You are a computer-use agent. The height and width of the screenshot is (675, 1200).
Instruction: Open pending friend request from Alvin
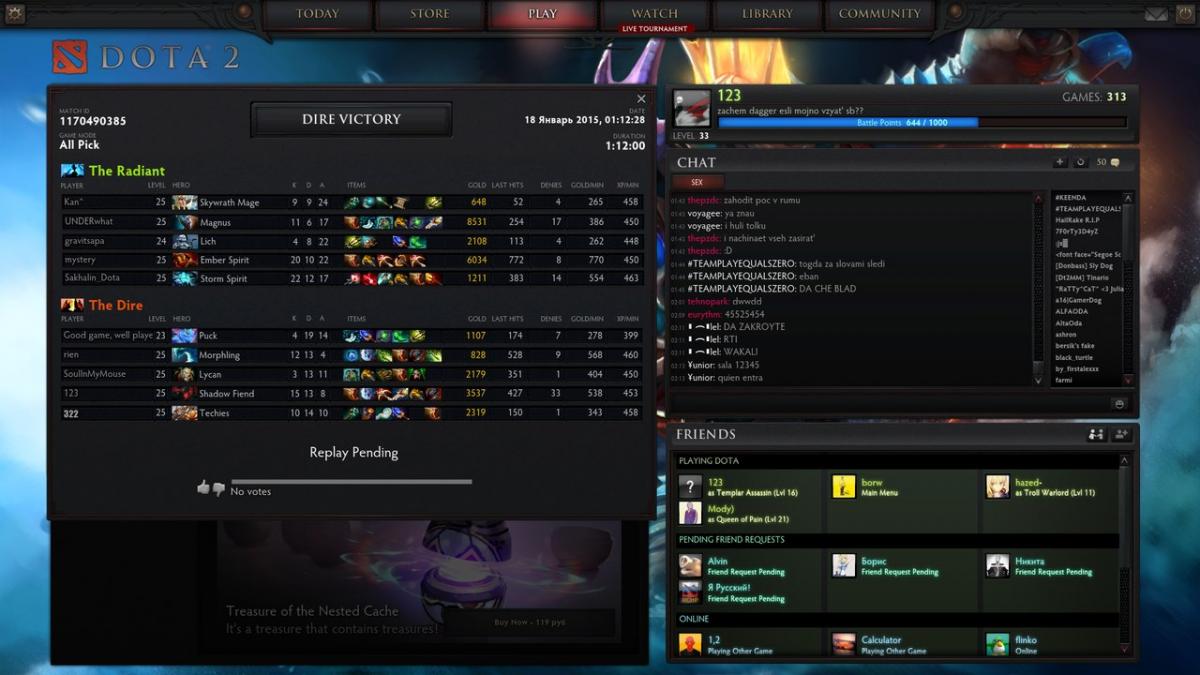click(718, 566)
